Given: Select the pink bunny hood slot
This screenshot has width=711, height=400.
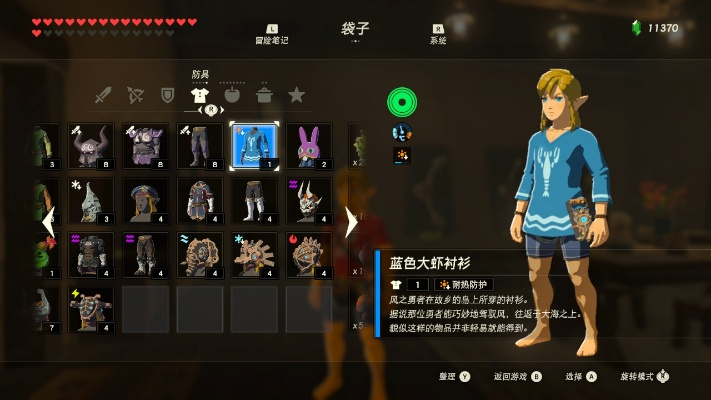Looking at the screenshot, I should tap(309, 146).
